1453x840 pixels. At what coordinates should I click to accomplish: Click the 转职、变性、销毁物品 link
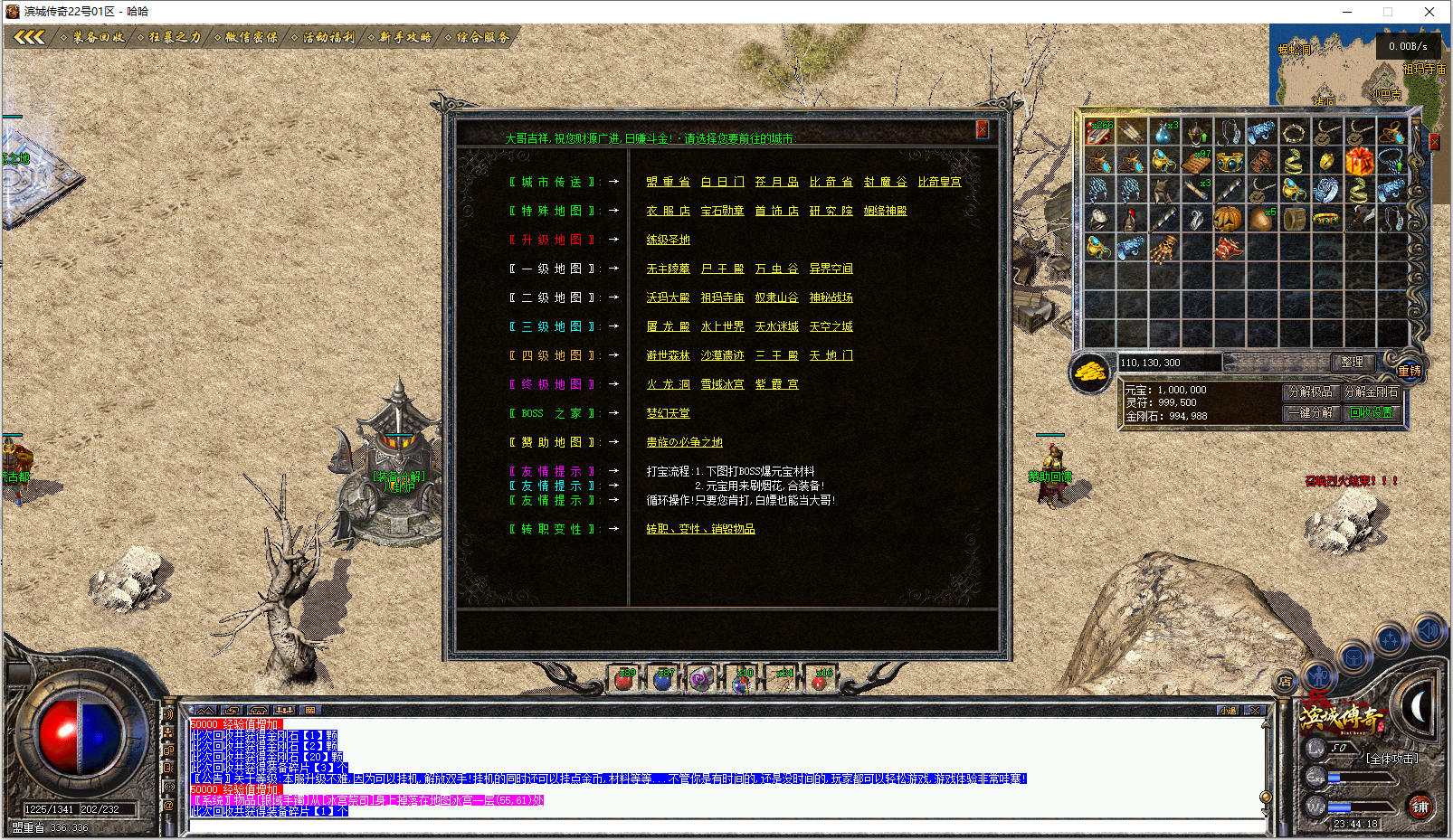pyautogui.click(x=700, y=529)
